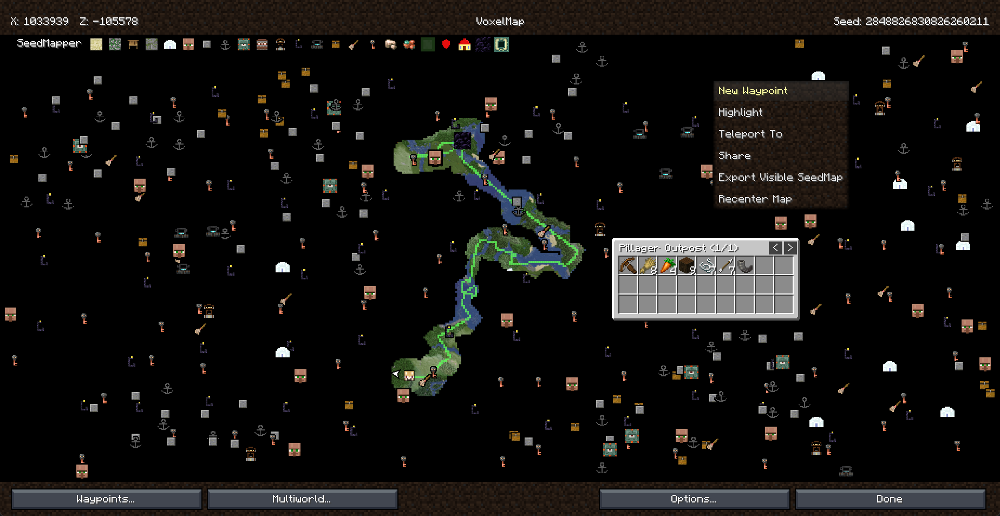The width and height of the screenshot is (1000, 516).
Task: Select the carrot loot slot
Action: pyautogui.click(x=667, y=266)
